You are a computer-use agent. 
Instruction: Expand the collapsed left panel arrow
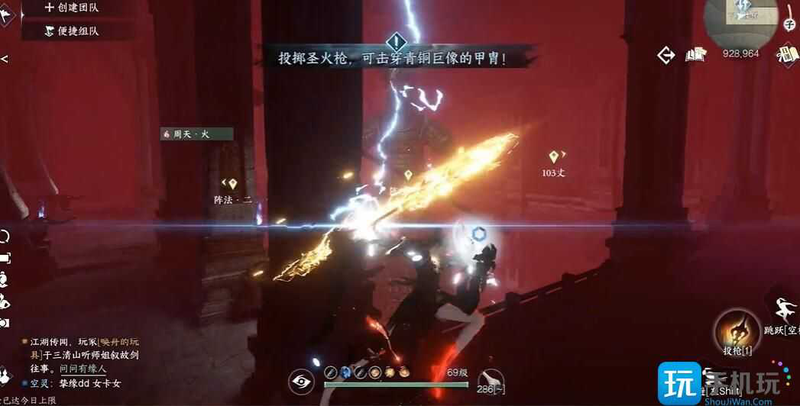pyautogui.click(x=4, y=60)
